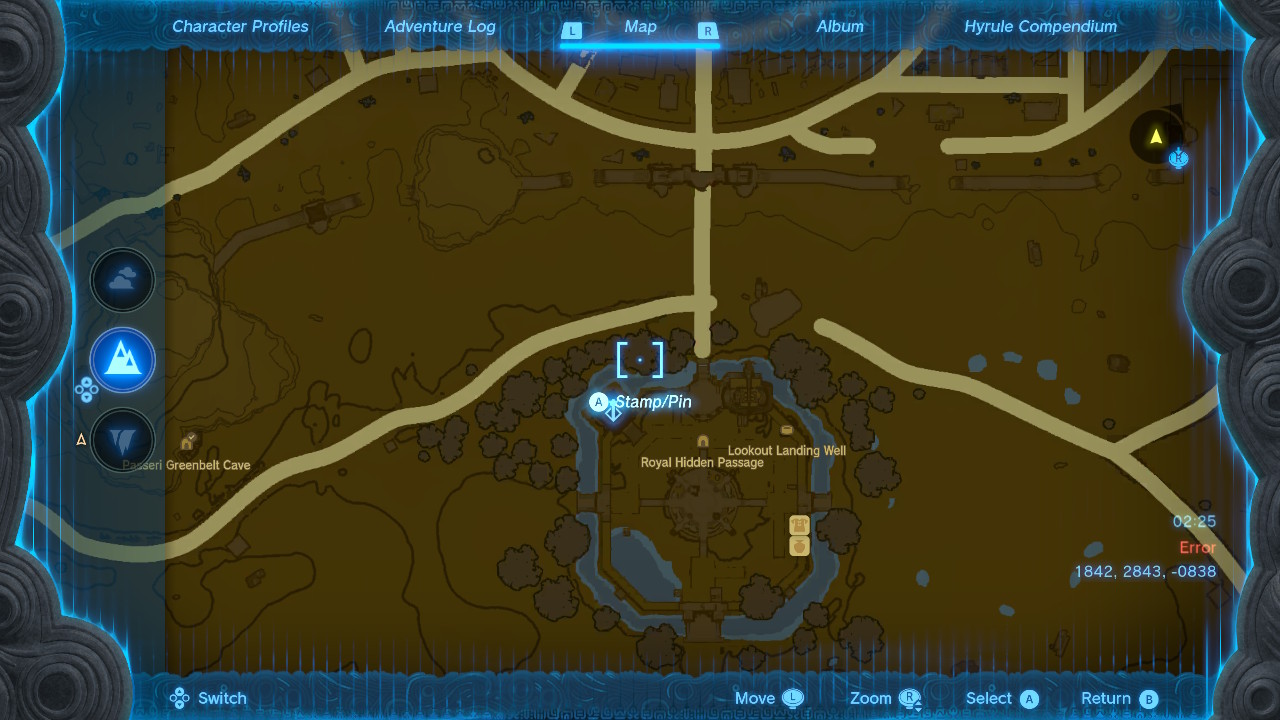Select the Sky map layer cloud icon
Viewport: 1280px width, 720px height.
122,280
